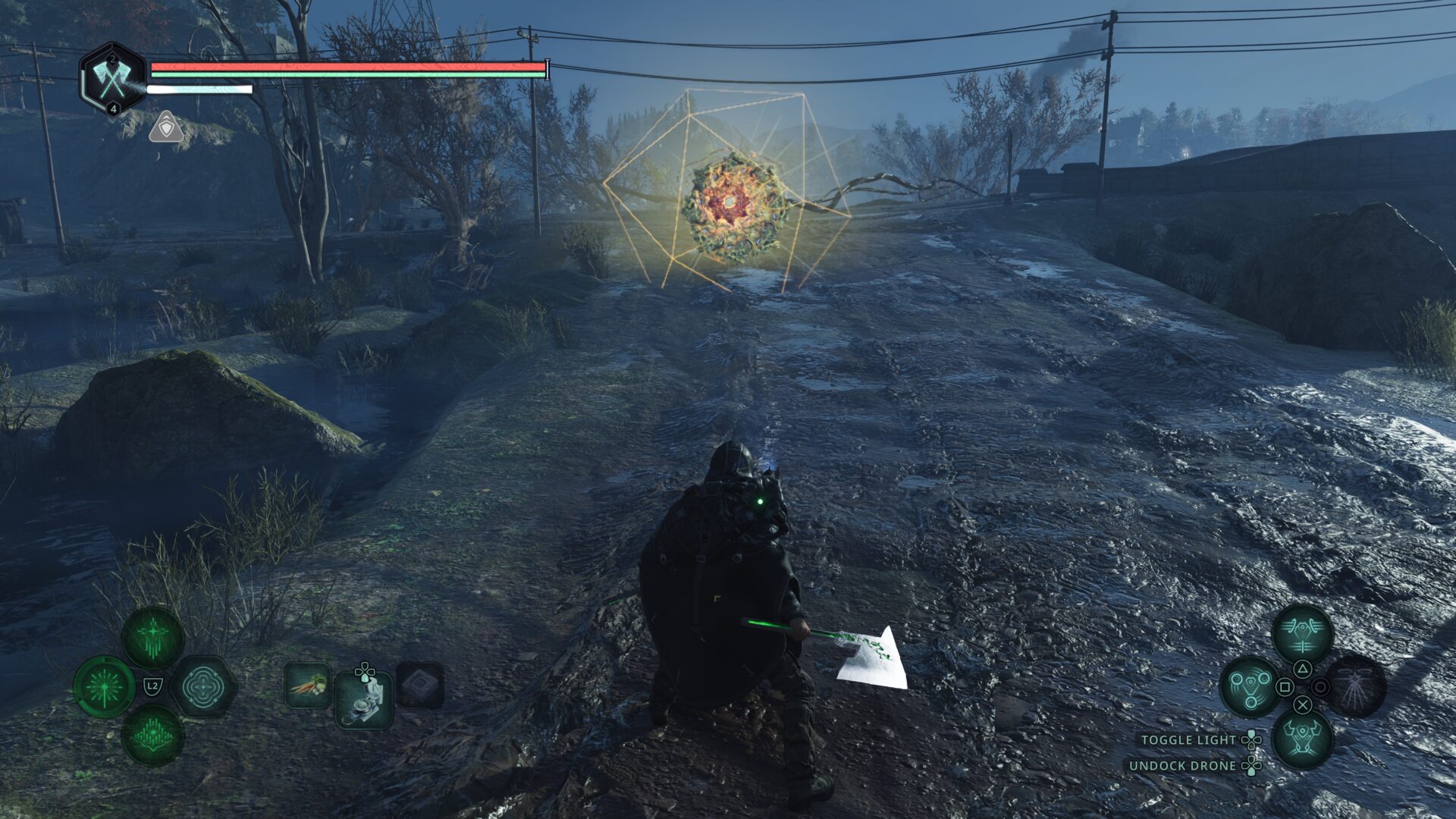Select the dimmed drone light-beam ability

(1356, 686)
